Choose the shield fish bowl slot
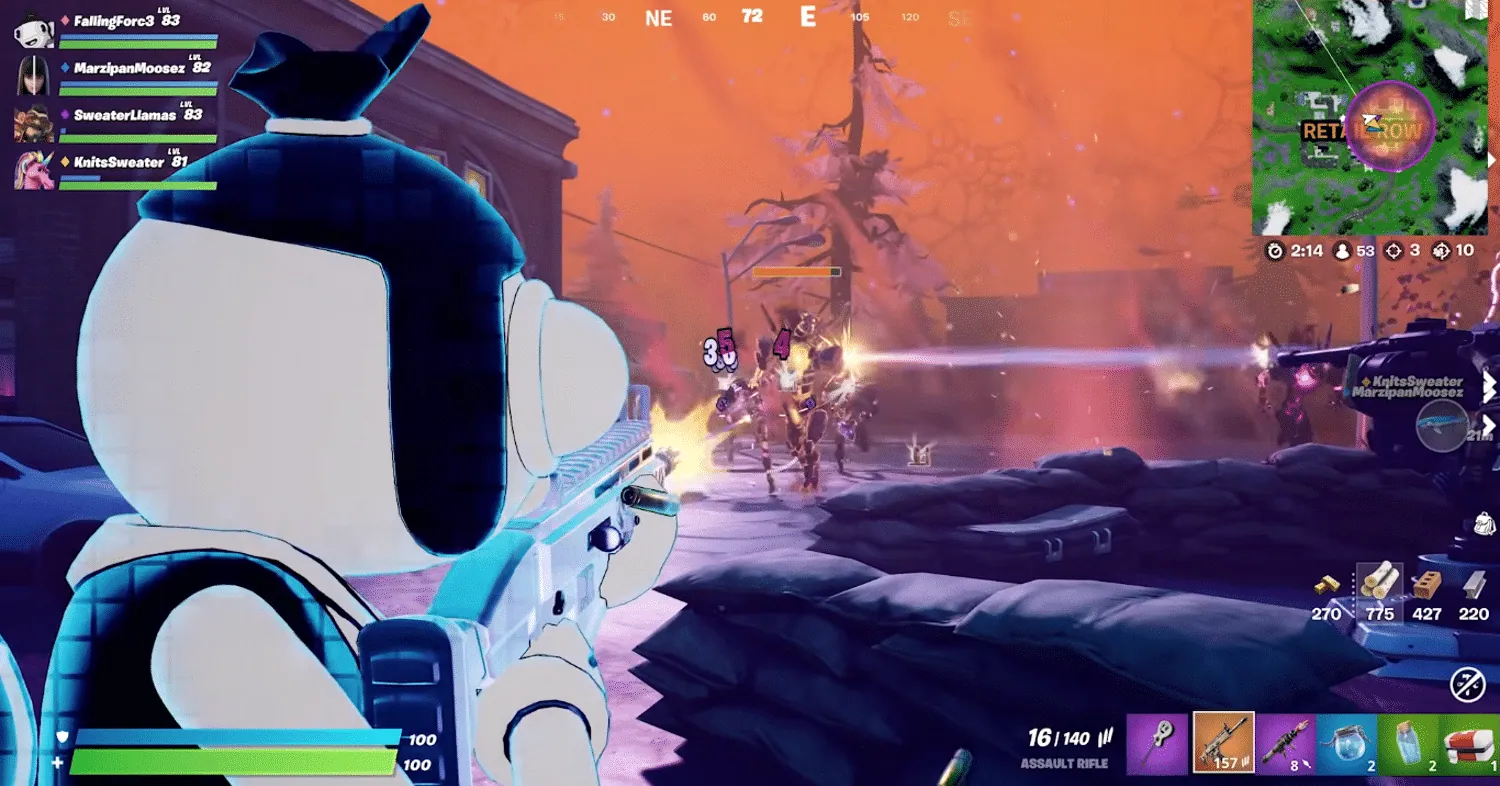Screen dimensions: 1500x786 (x=1347, y=743)
